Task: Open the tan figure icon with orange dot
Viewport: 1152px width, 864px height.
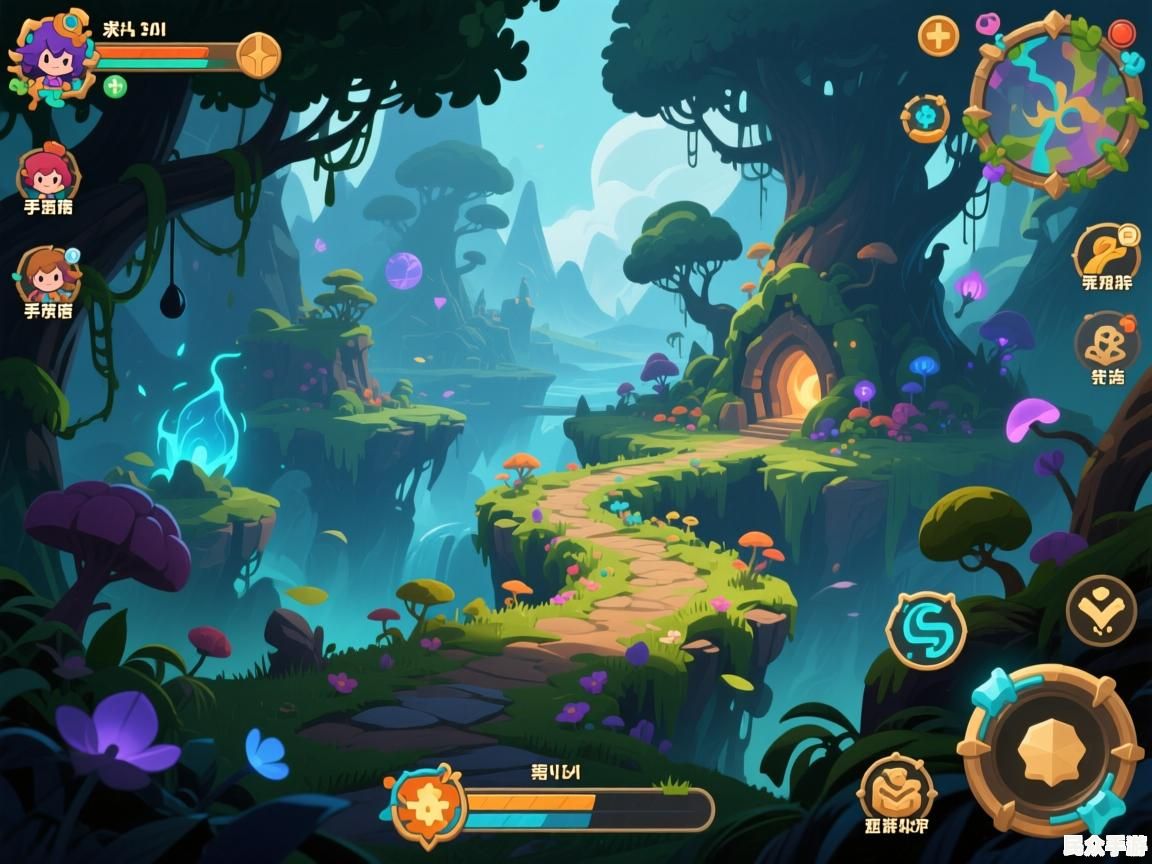Action: coord(1107,344)
